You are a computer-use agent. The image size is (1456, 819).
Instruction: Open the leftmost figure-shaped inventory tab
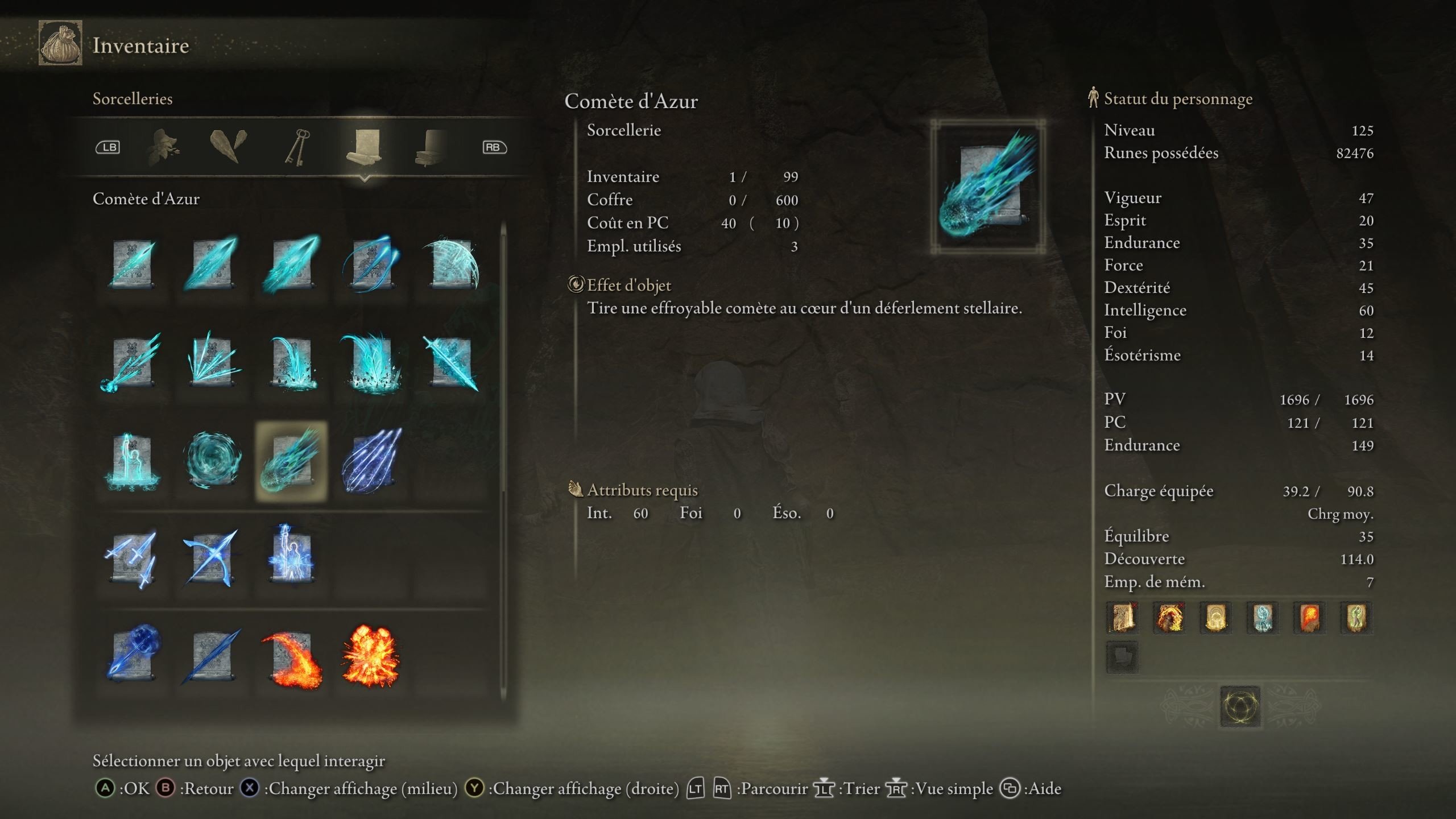[162, 147]
